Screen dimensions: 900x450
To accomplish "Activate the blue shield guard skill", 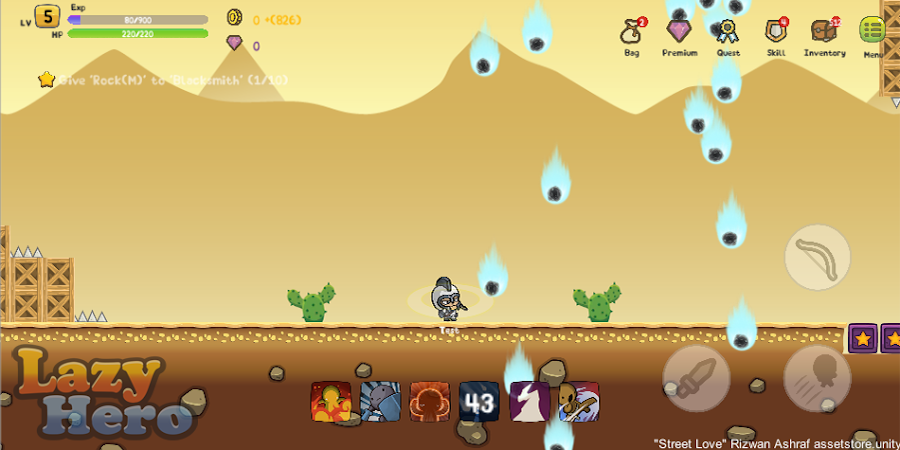I will coord(380,402).
